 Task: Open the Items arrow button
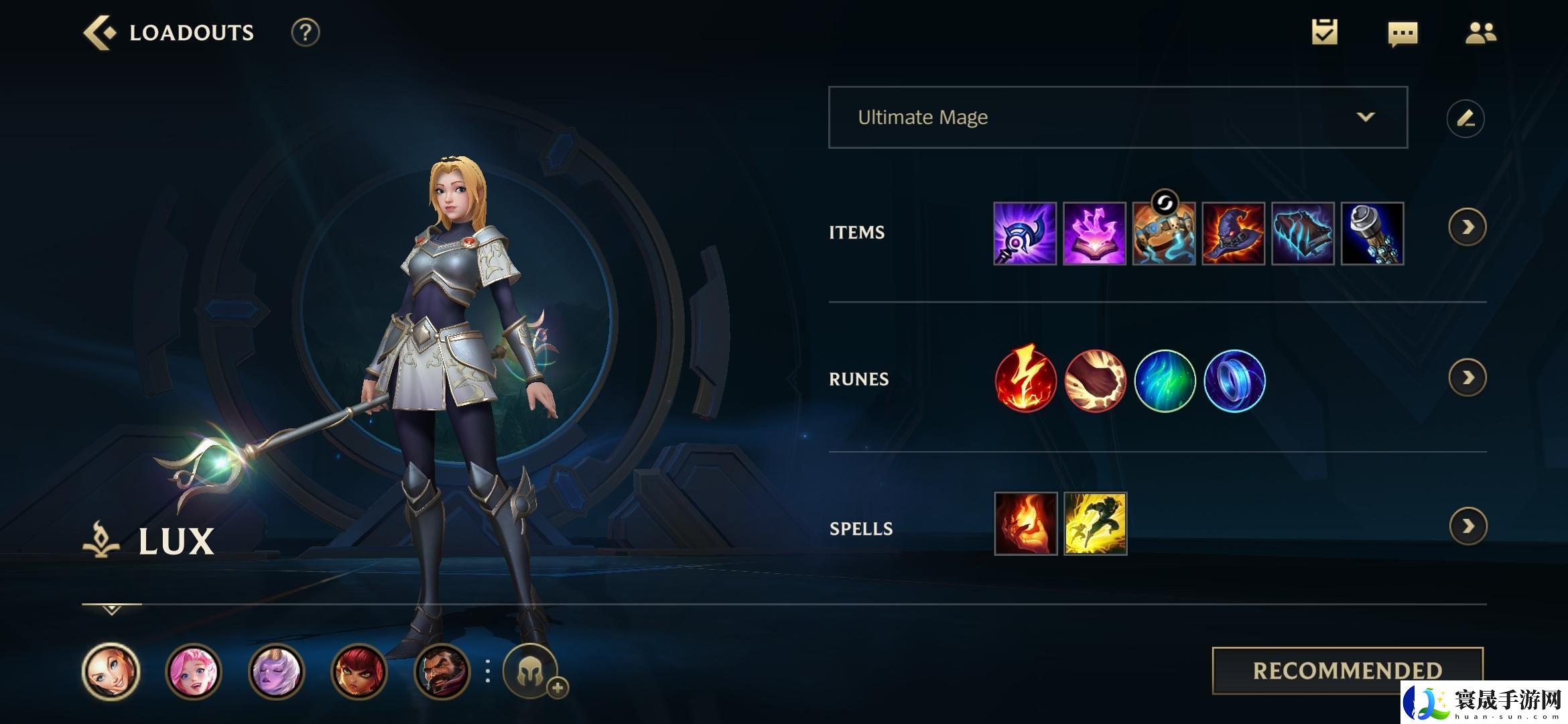click(x=1467, y=228)
